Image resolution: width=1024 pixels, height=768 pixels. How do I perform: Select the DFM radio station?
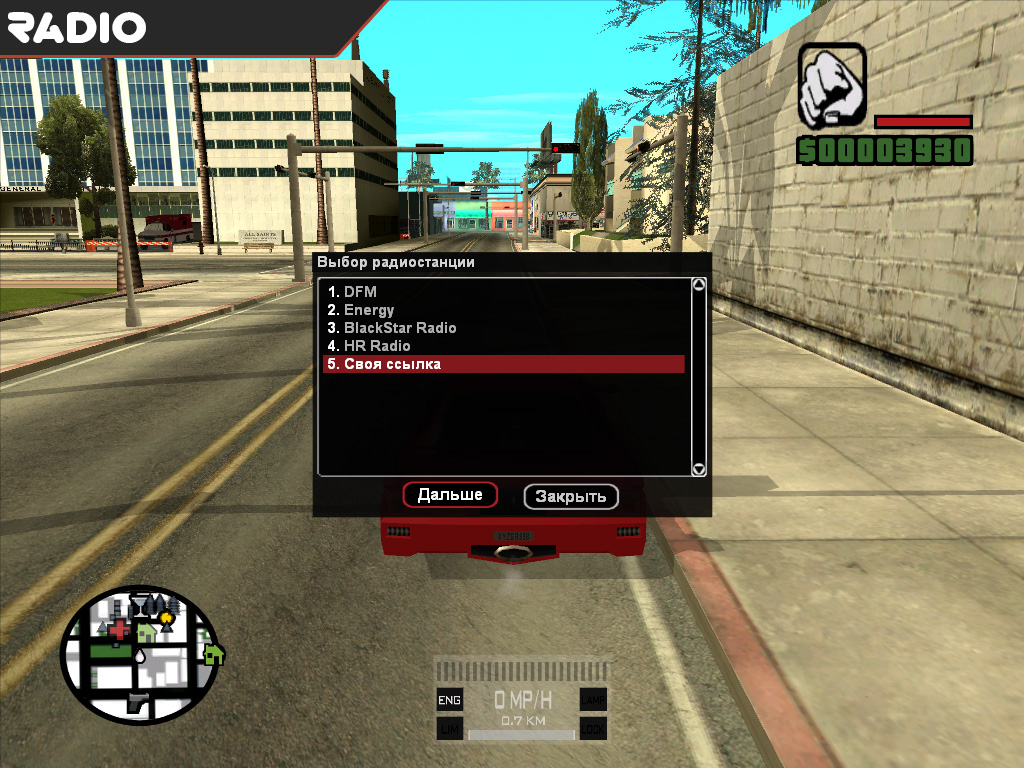coord(361,292)
